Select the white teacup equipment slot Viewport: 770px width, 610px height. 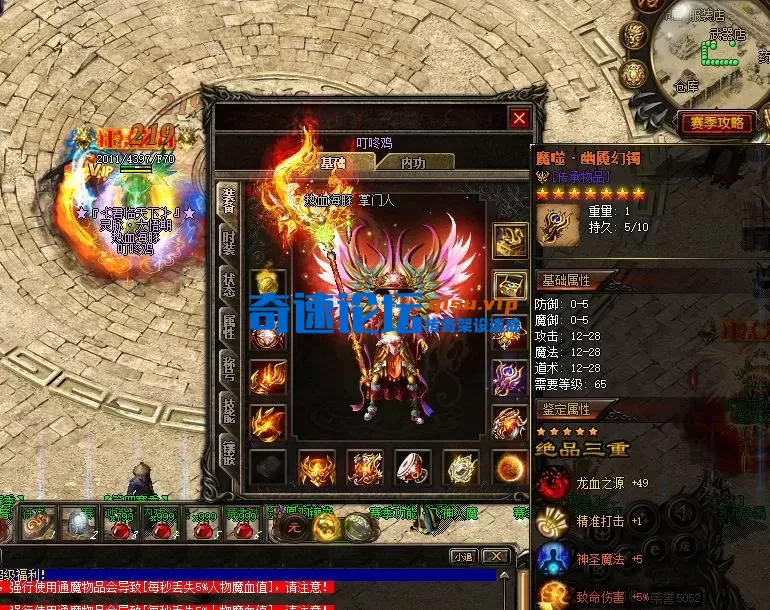(x=414, y=468)
